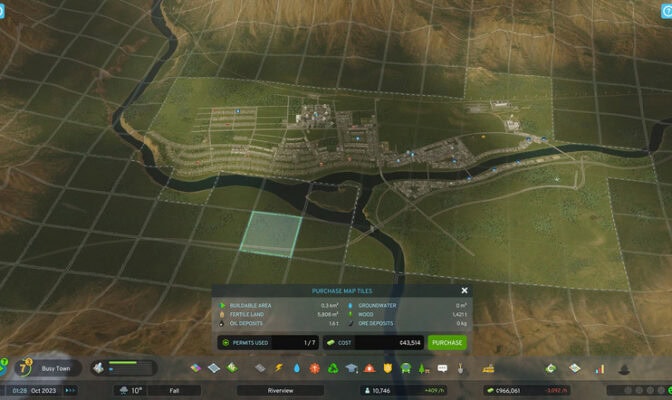672x400 pixels.
Task: Close the Purchase Map Tiles panel
Action: click(x=464, y=291)
